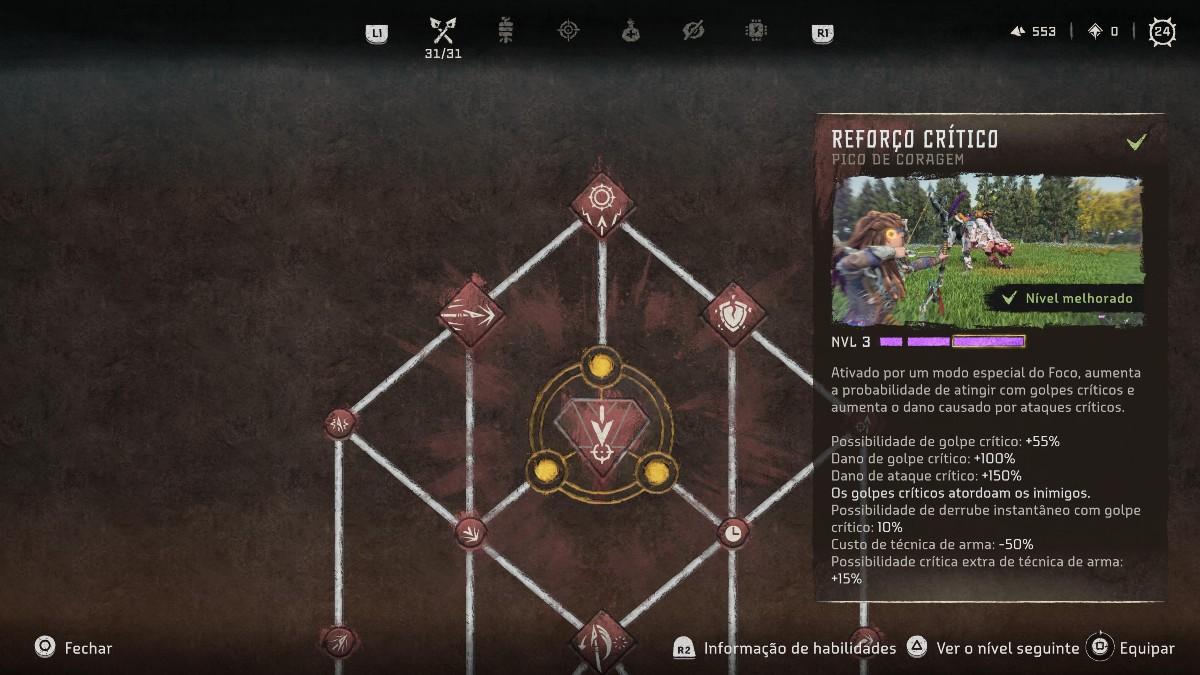
Task: Switch to the Trapper skill tree tab
Action: tap(506, 31)
